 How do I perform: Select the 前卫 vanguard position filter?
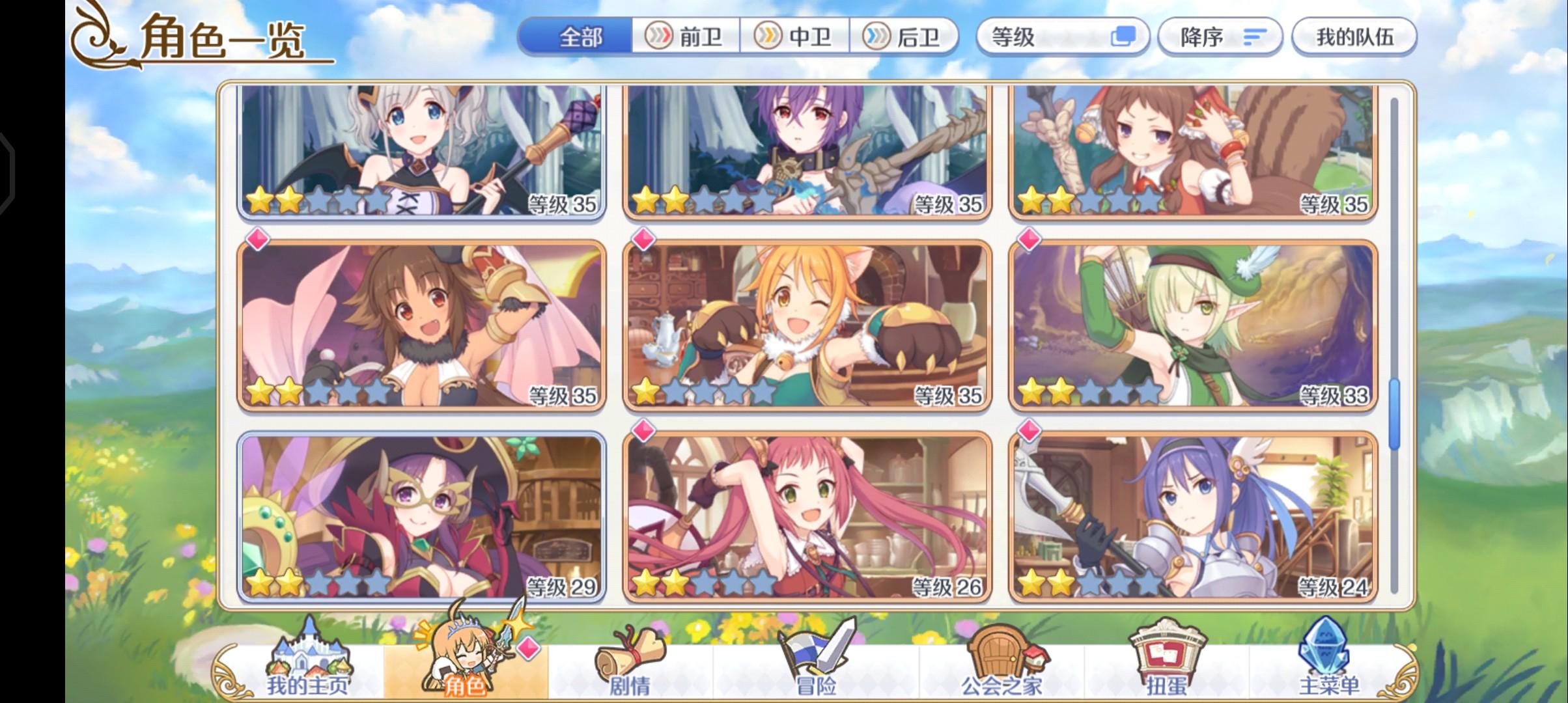point(683,36)
